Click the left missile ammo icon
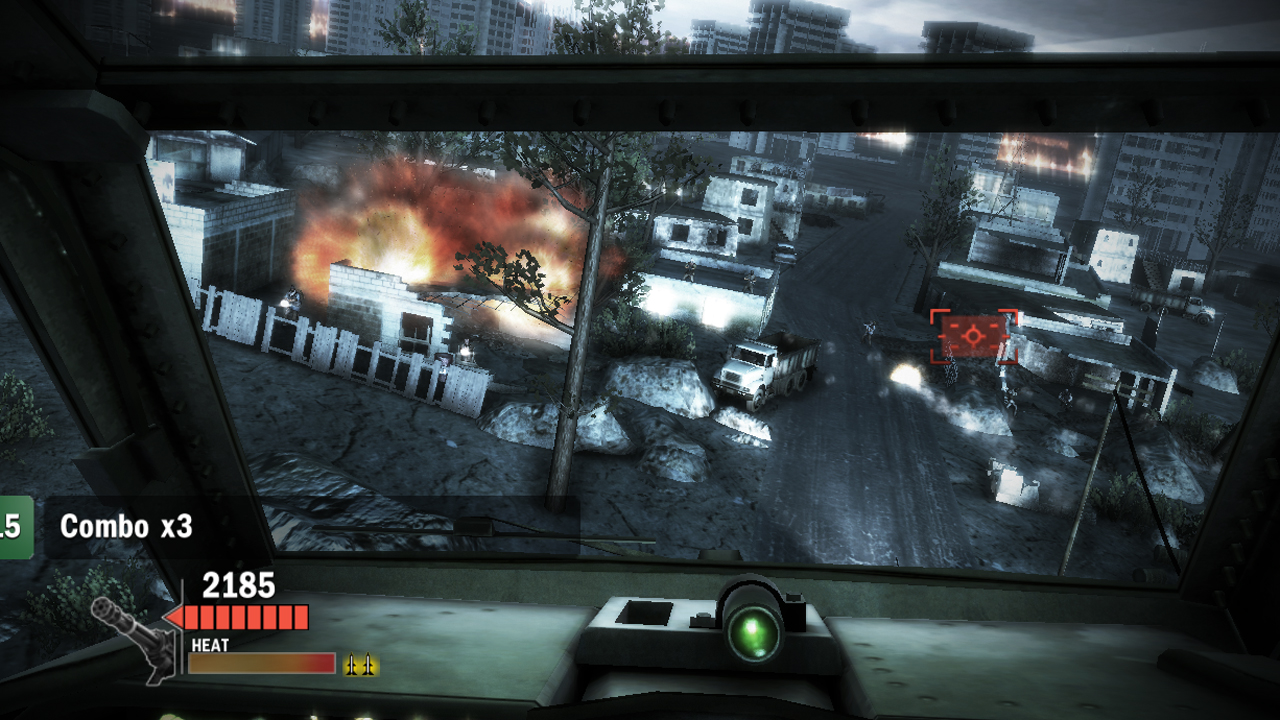Image resolution: width=1280 pixels, height=720 pixels. tap(351, 663)
